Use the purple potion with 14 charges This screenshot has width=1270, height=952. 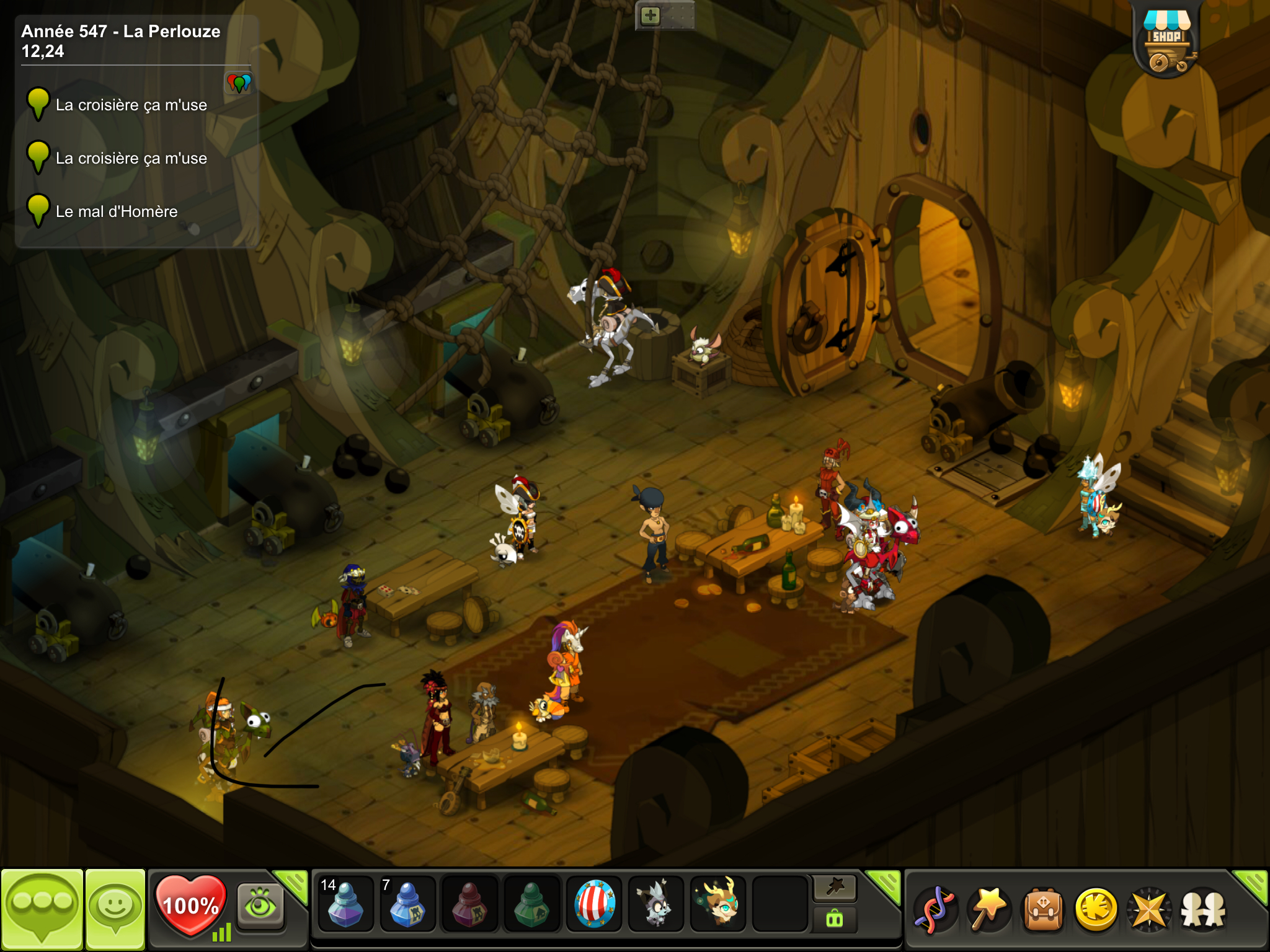(x=345, y=905)
